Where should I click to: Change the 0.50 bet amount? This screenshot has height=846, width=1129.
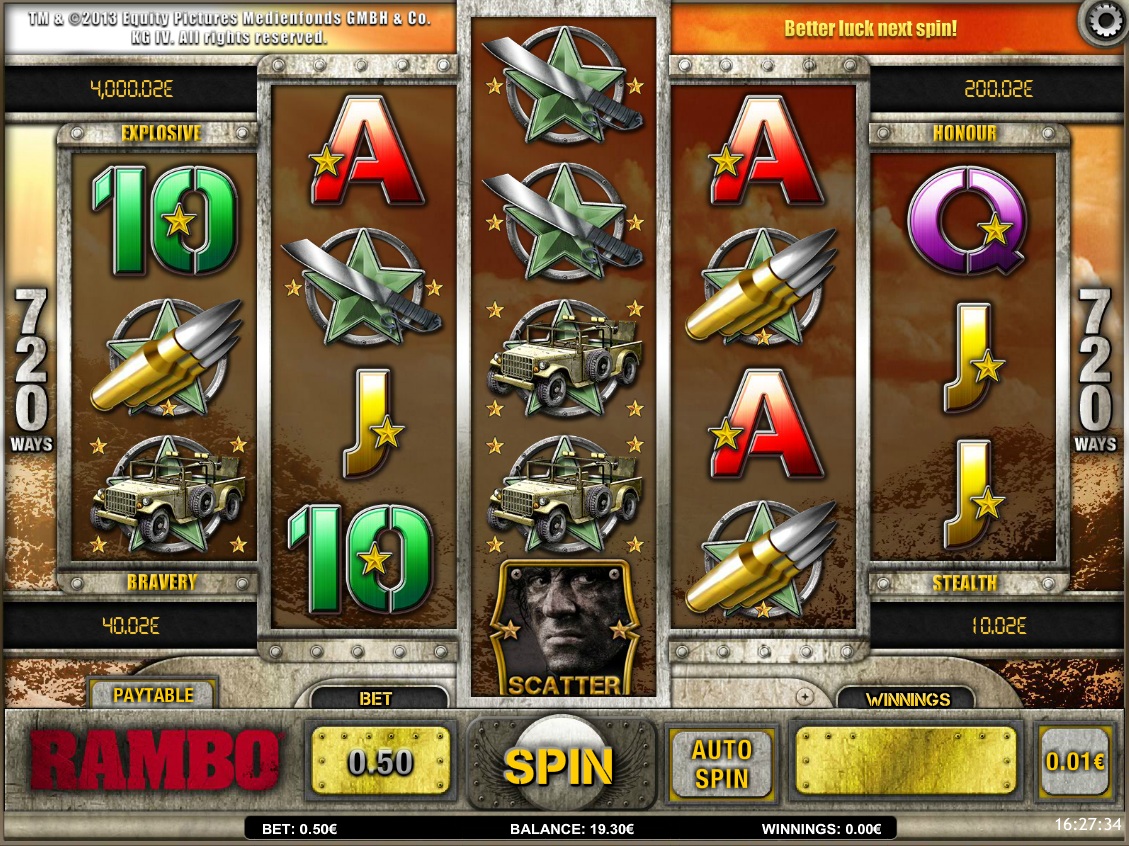tap(380, 763)
